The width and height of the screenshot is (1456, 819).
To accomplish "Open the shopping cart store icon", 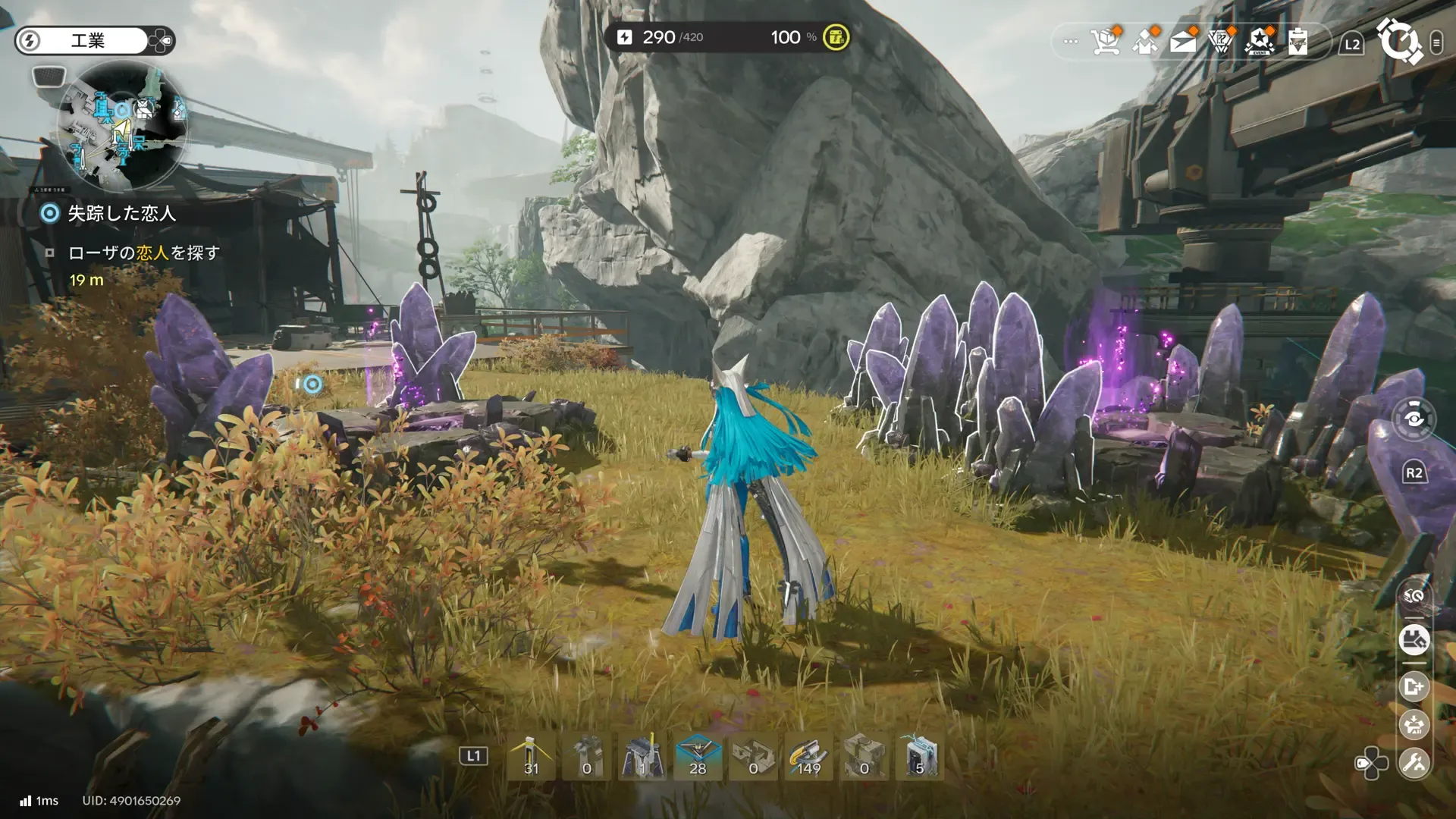I will 1106,42.
